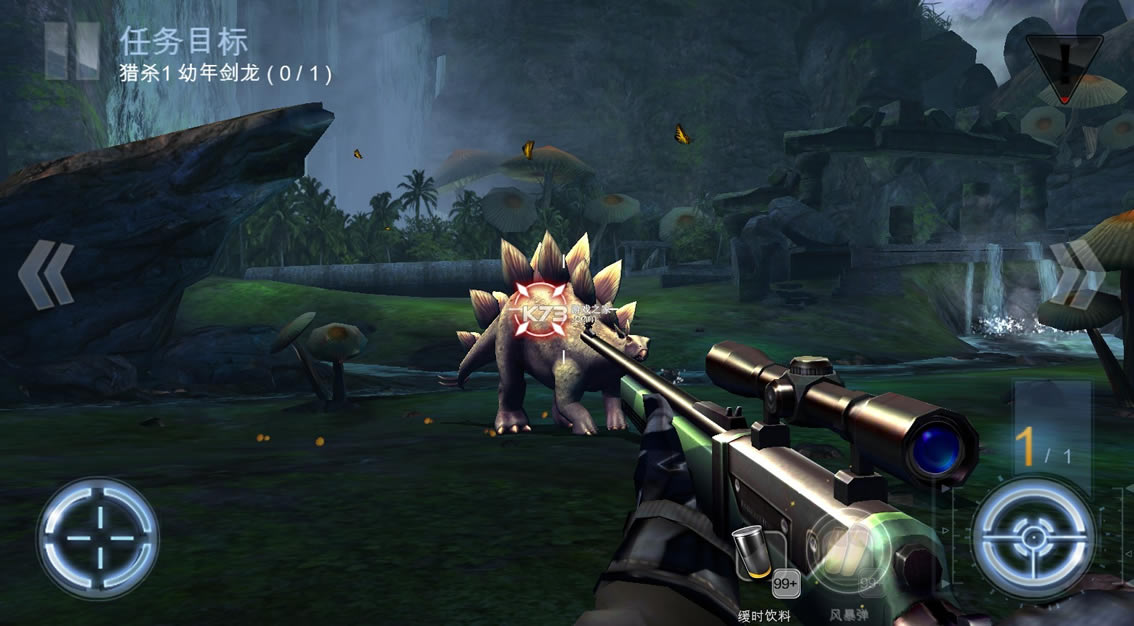The width and height of the screenshot is (1134, 626).
Task: Zoom in with the crosshair scope button
Action: click(x=97, y=538)
